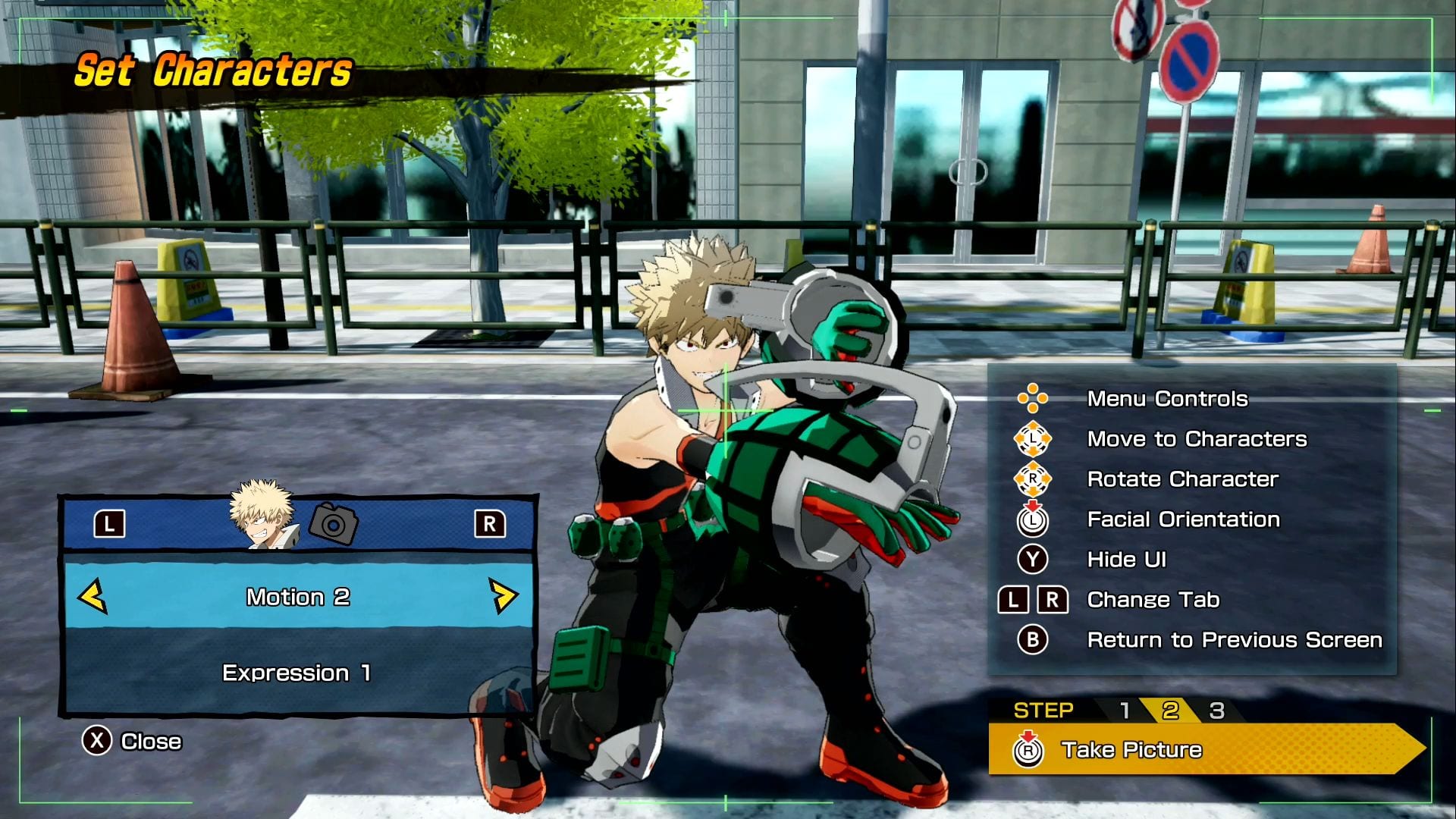Screen dimensions: 1456x819
Task: Switch to the camera tab icon
Action: (334, 523)
